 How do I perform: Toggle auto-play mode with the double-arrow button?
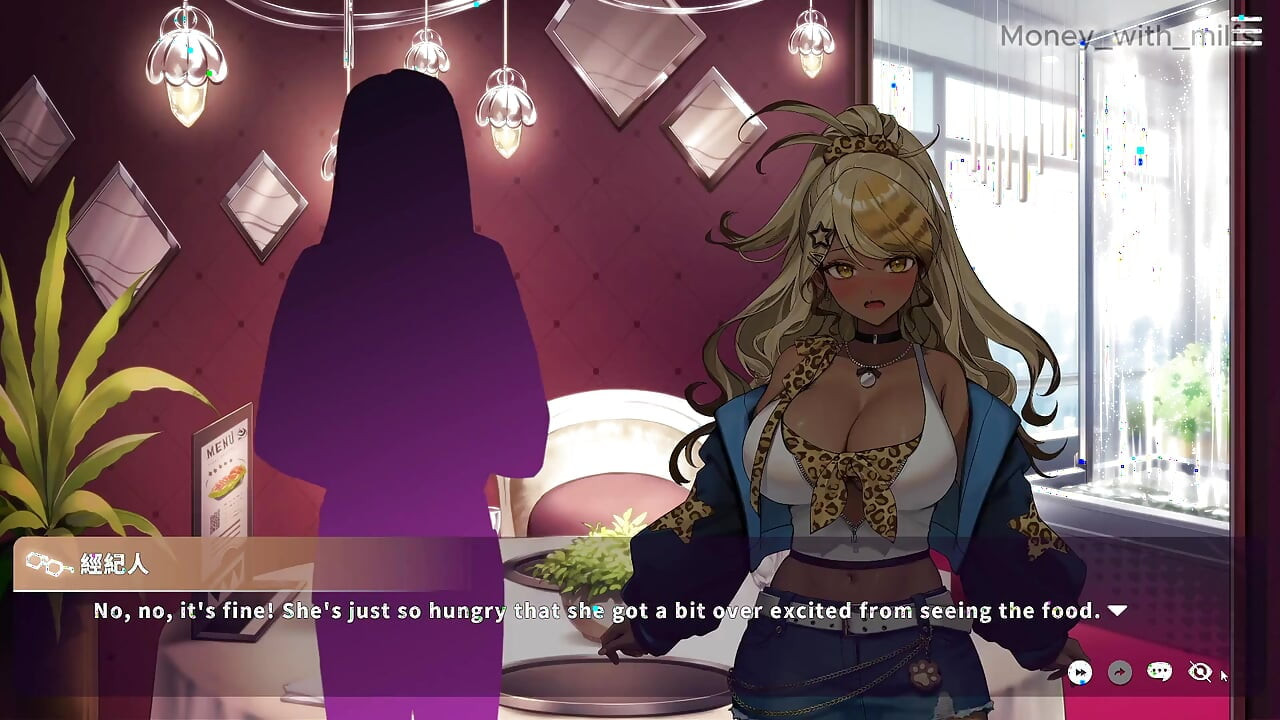tap(1080, 673)
